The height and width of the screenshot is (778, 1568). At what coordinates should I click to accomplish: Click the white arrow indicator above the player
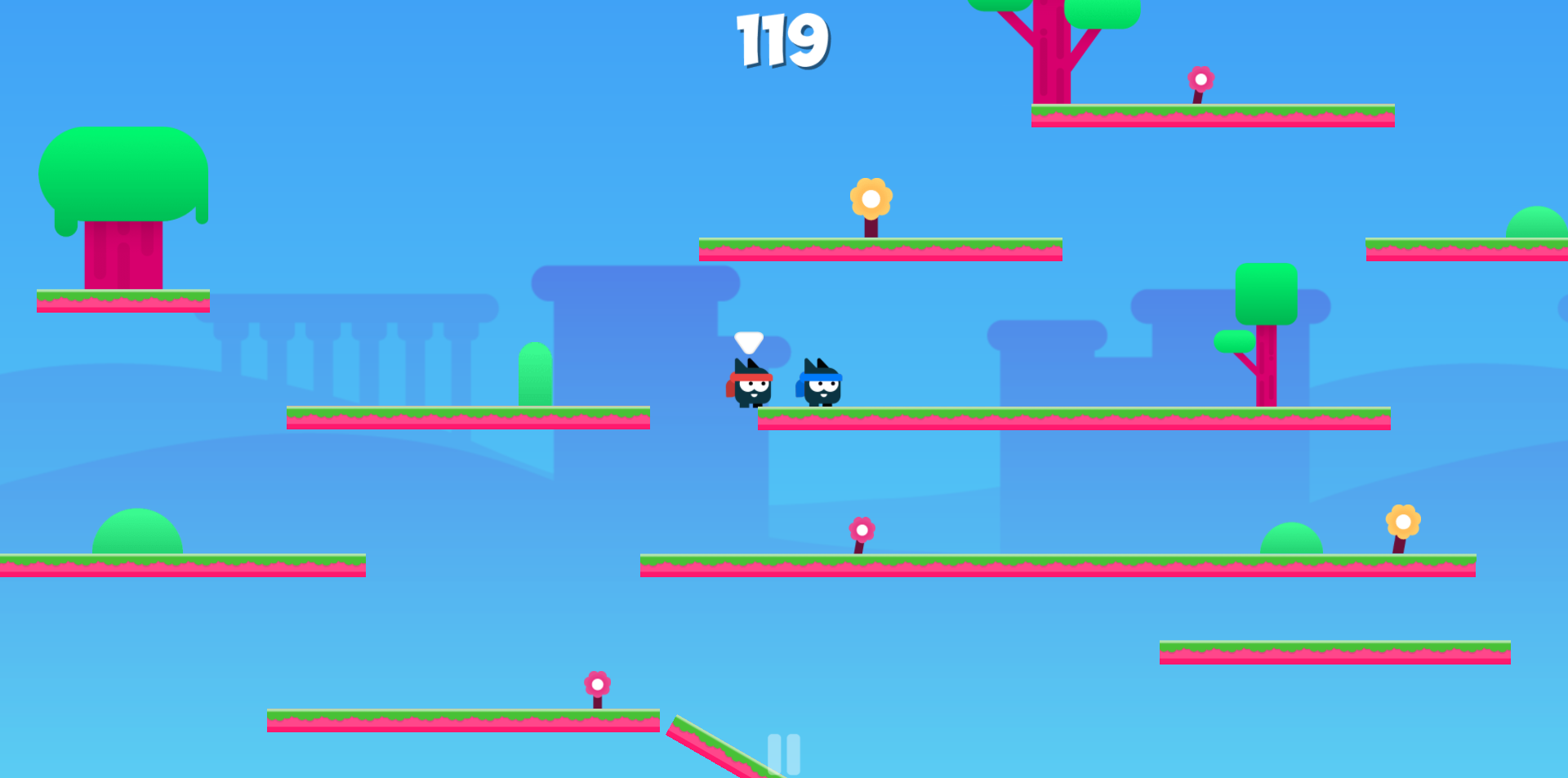(747, 343)
